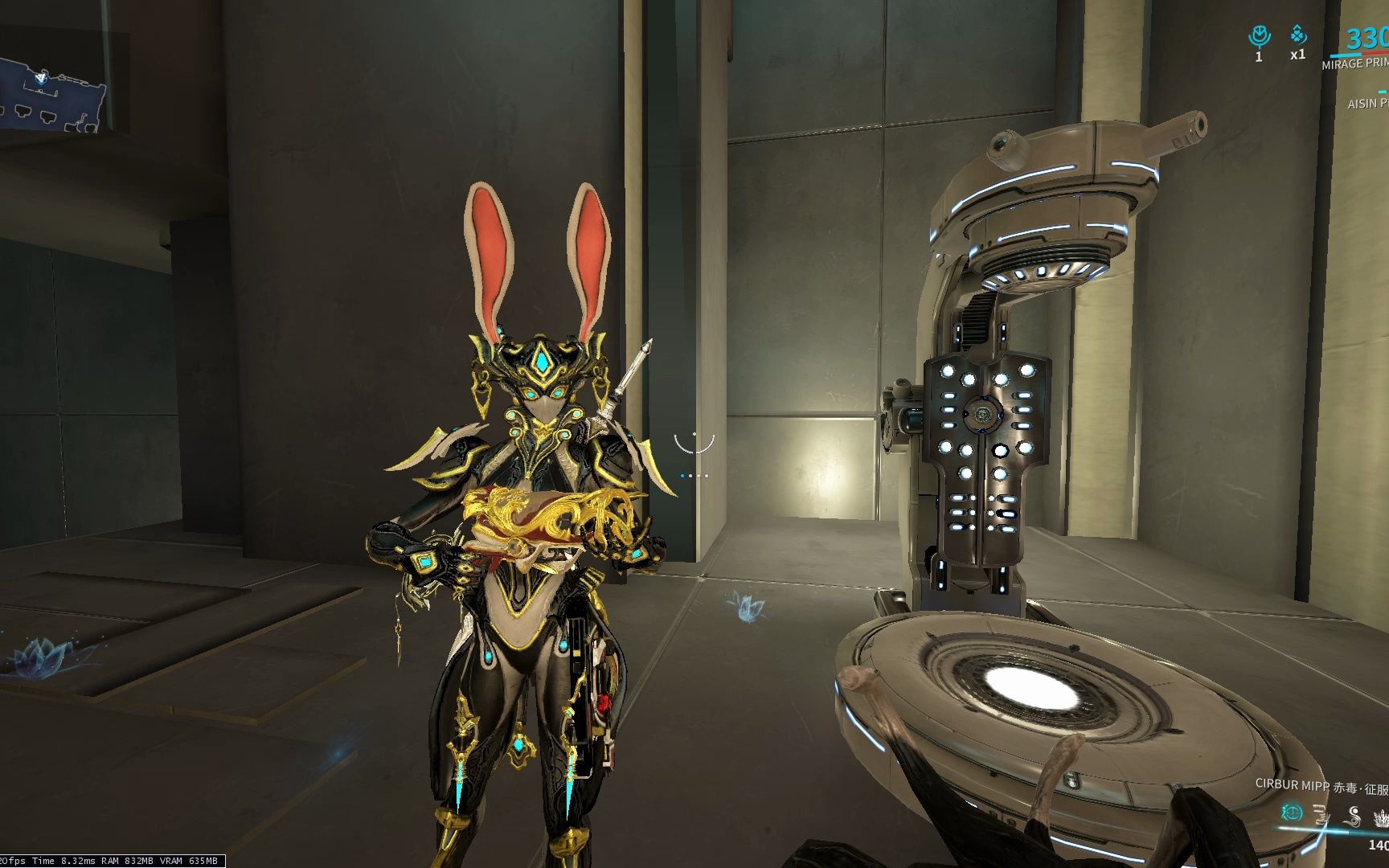Click the tulip-shaped buff icon
Viewport: 1389px width, 868px height.
coord(1259,36)
